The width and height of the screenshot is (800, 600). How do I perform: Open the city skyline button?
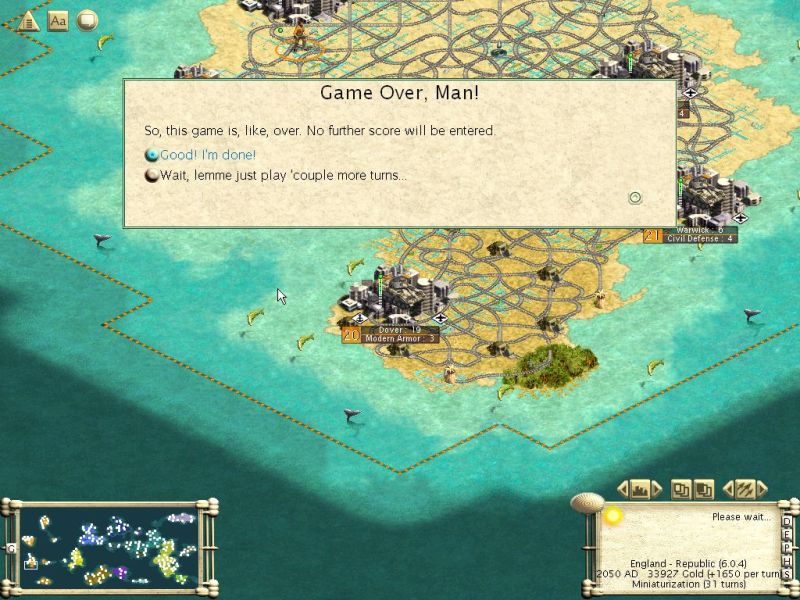[x=641, y=489]
